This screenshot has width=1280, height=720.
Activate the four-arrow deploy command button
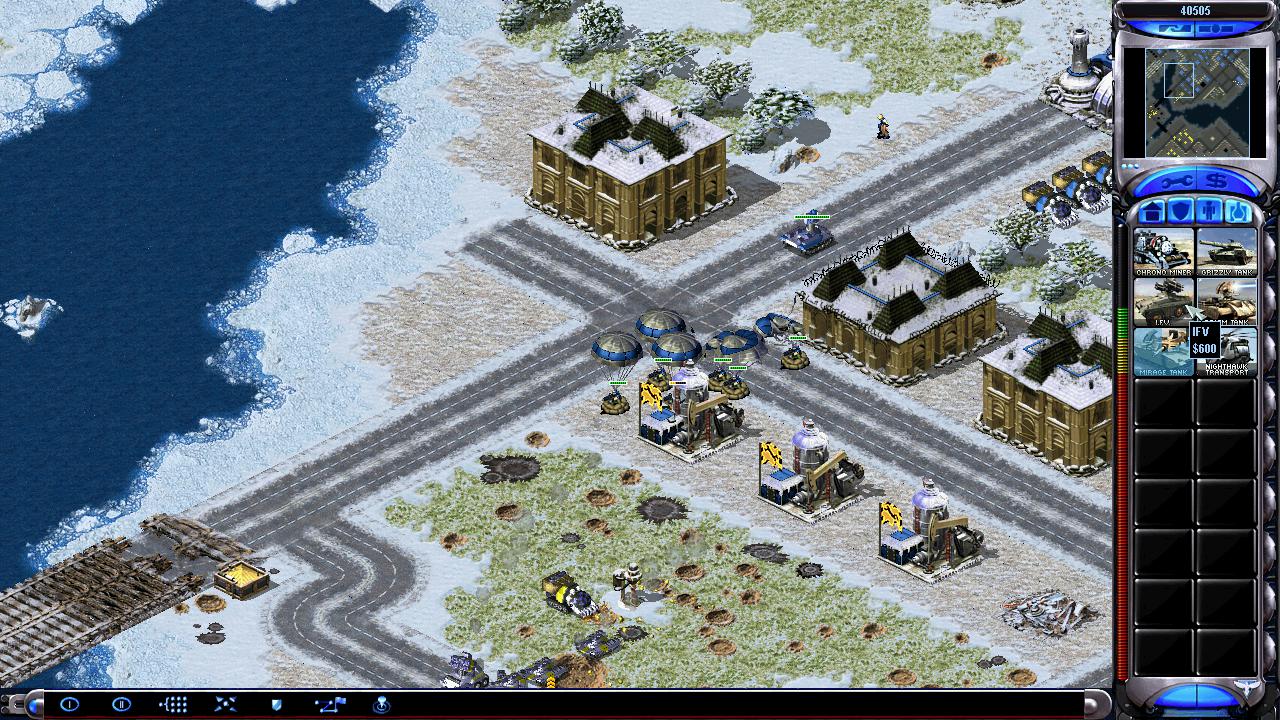click(225, 704)
